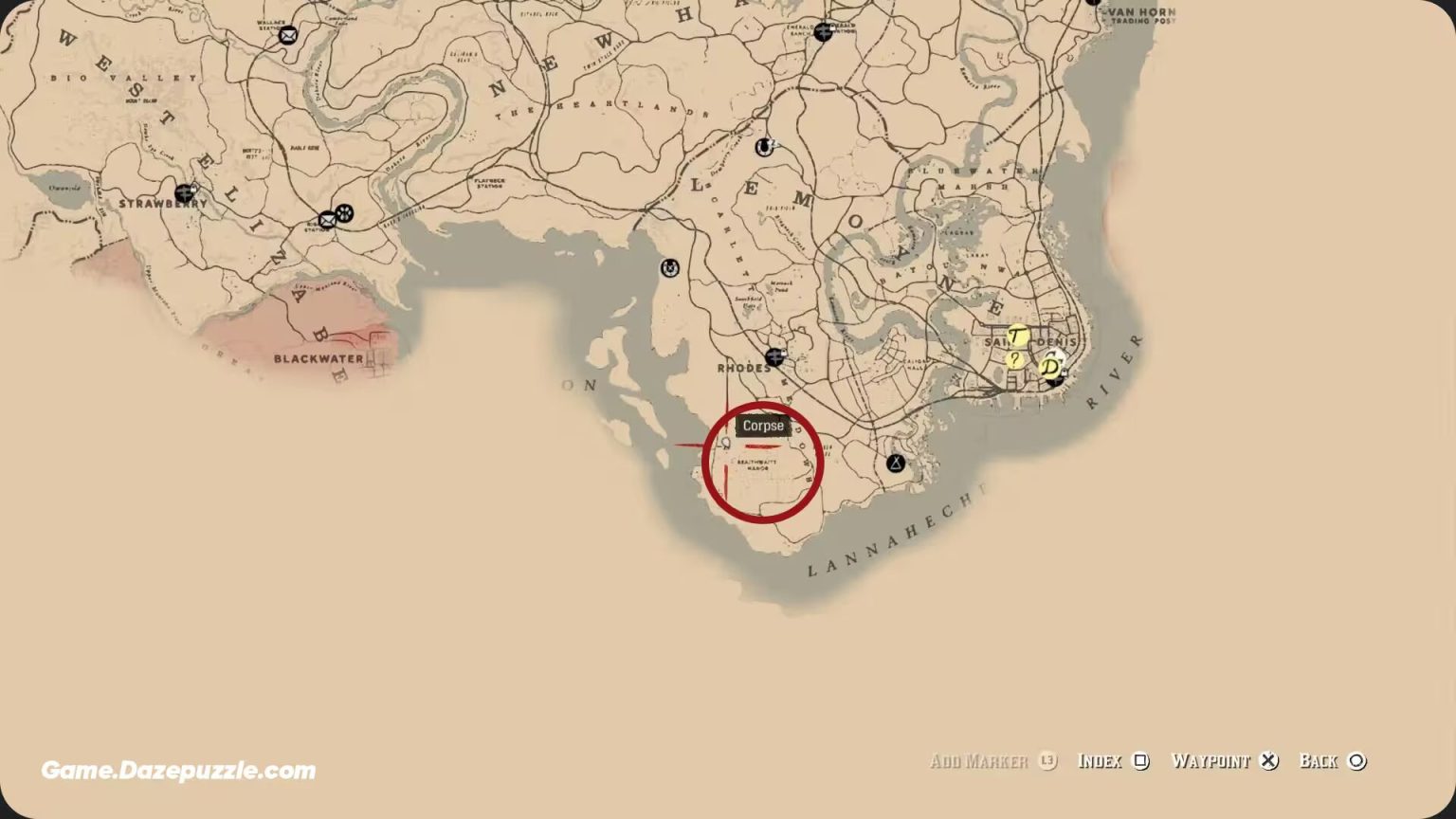Select the yellow Trapper "T" icon in Saint Denis
1456x819 pixels.
[x=1016, y=335]
